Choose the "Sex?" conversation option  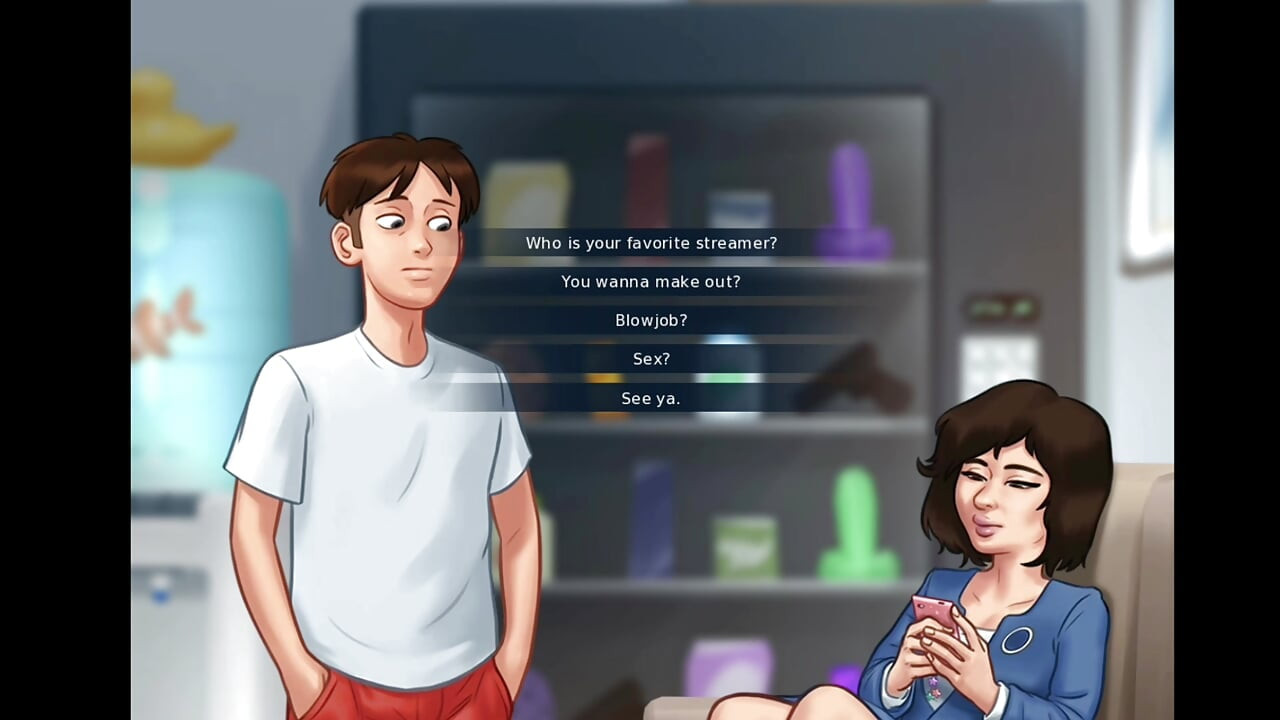click(651, 358)
